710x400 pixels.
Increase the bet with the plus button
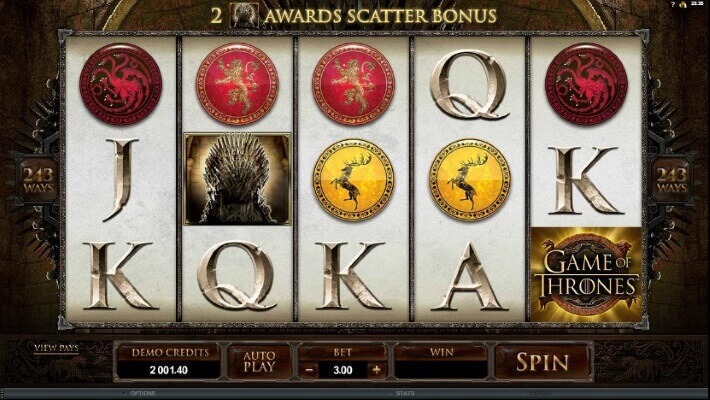tap(376, 368)
